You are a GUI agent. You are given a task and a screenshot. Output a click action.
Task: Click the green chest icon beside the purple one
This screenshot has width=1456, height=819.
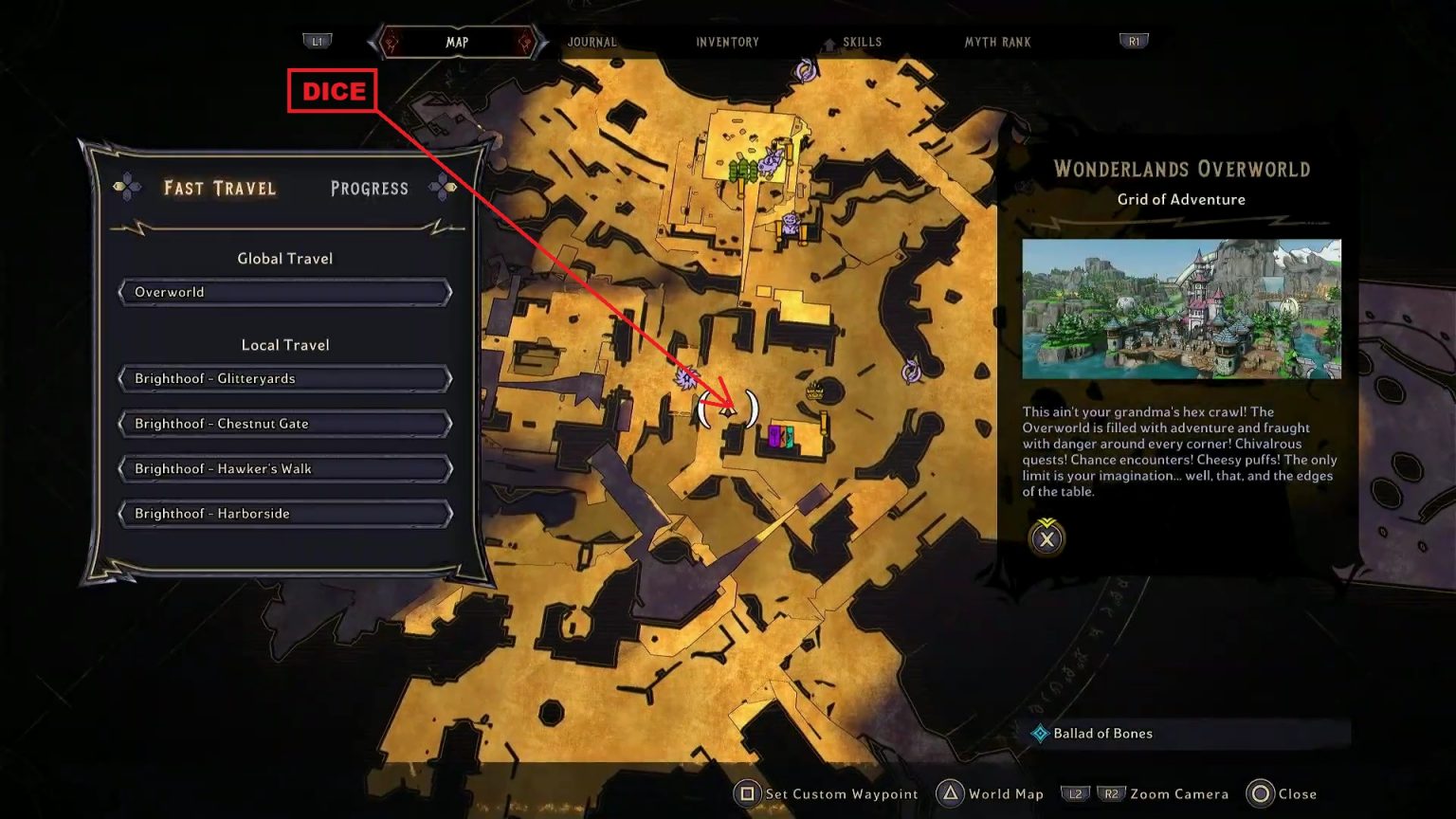pyautogui.click(x=790, y=437)
